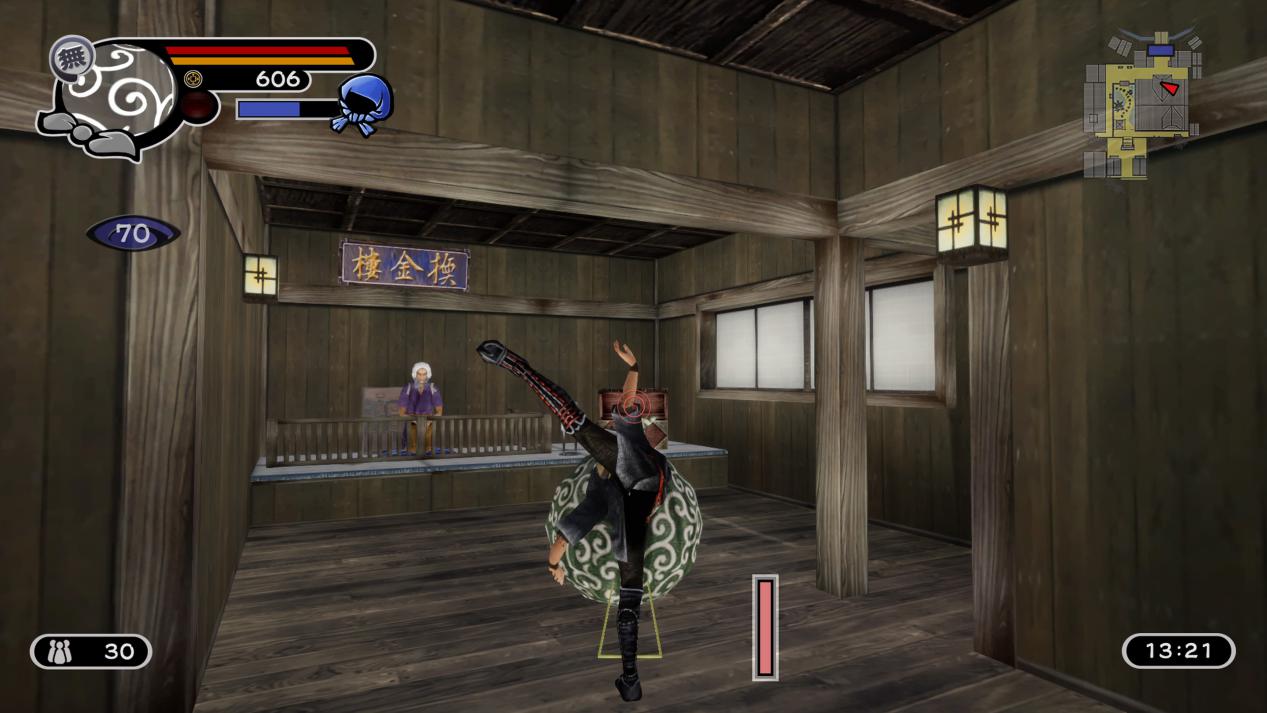
Task: Select the blue ninja hood icon
Action: coord(363,103)
